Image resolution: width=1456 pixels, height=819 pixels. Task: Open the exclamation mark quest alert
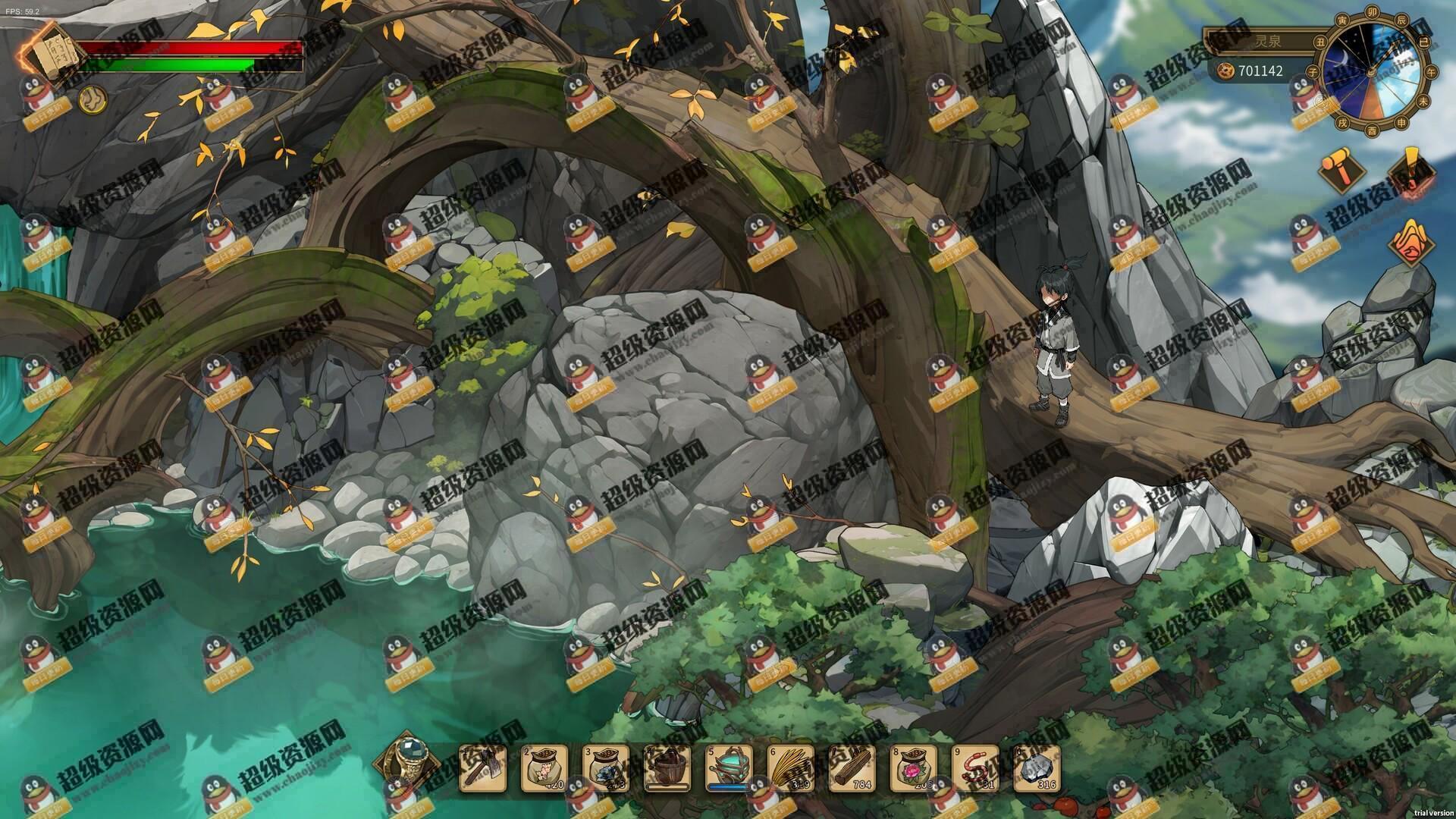click(1412, 171)
